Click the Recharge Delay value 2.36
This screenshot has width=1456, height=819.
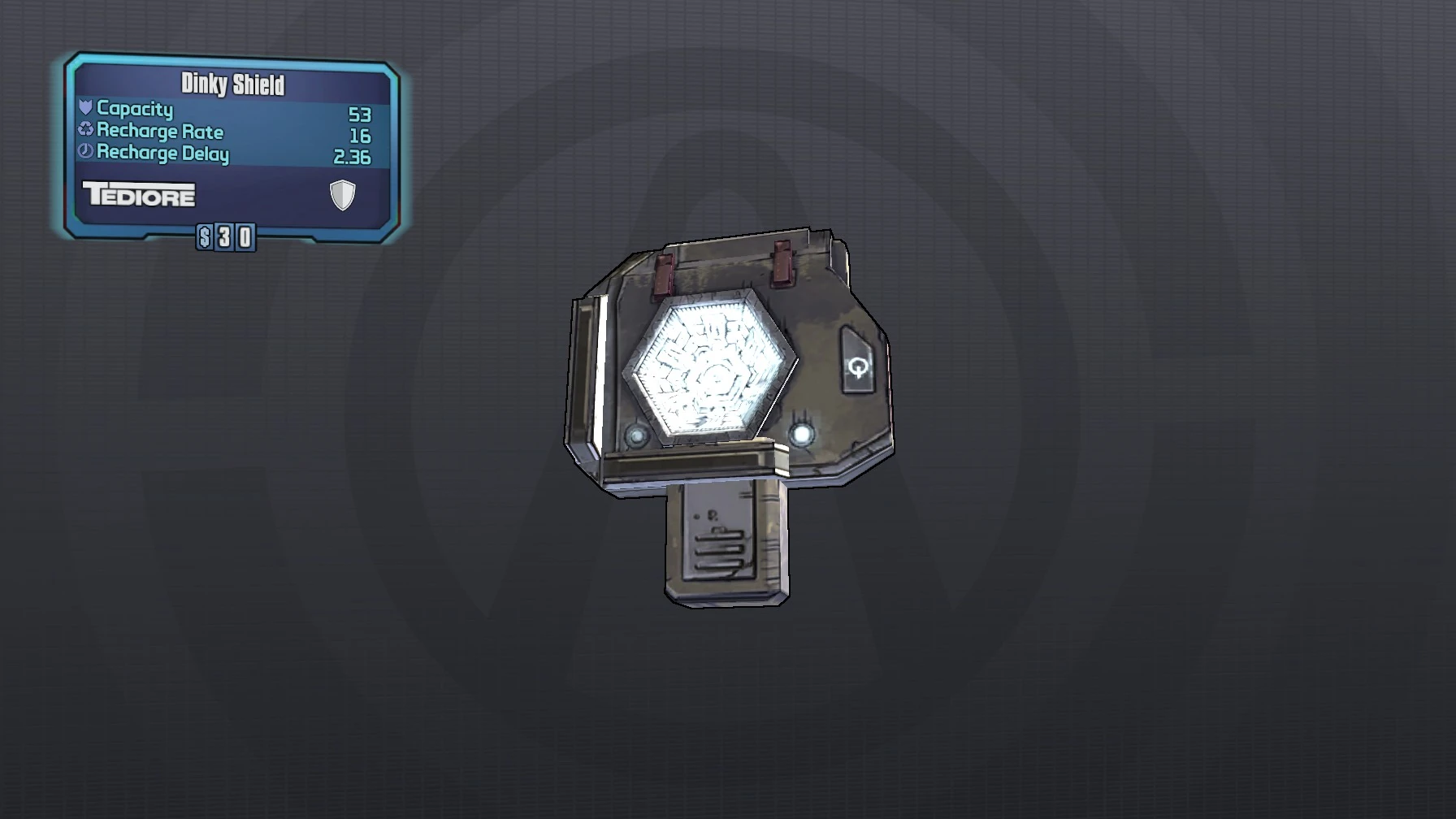pos(356,153)
